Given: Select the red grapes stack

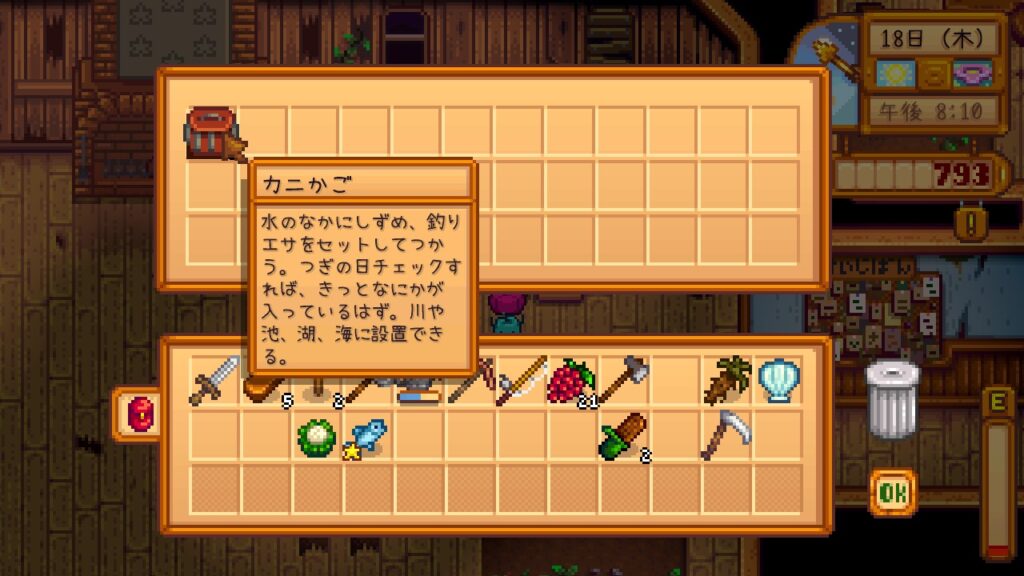Looking at the screenshot, I should (x=571, y=381).
